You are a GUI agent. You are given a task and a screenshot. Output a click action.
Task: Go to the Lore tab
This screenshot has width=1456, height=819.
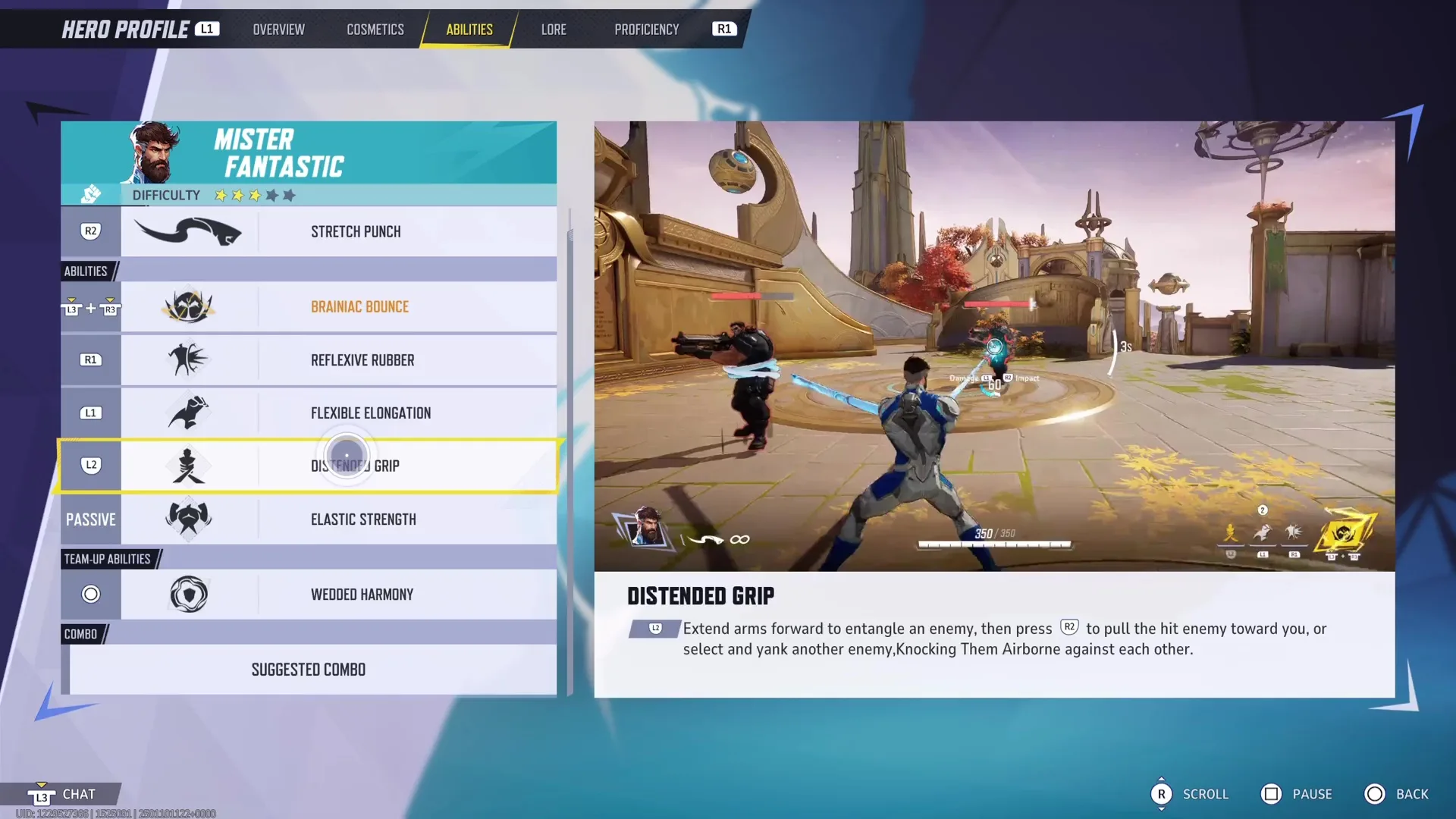click(x=553, y=30)
